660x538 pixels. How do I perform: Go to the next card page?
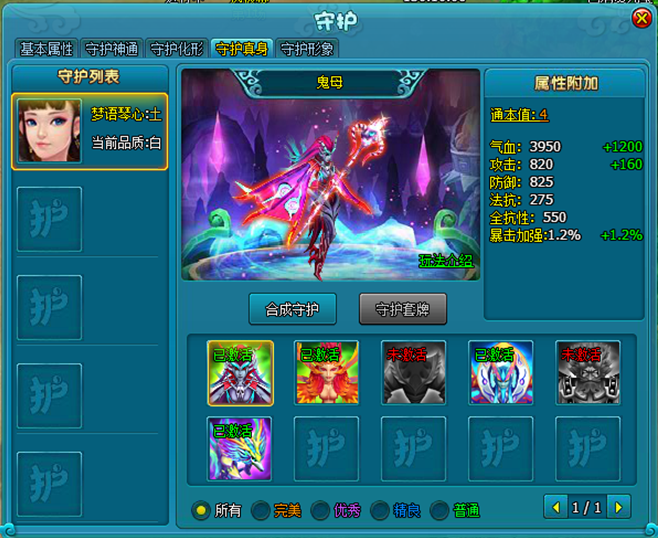tap(617, 508)
